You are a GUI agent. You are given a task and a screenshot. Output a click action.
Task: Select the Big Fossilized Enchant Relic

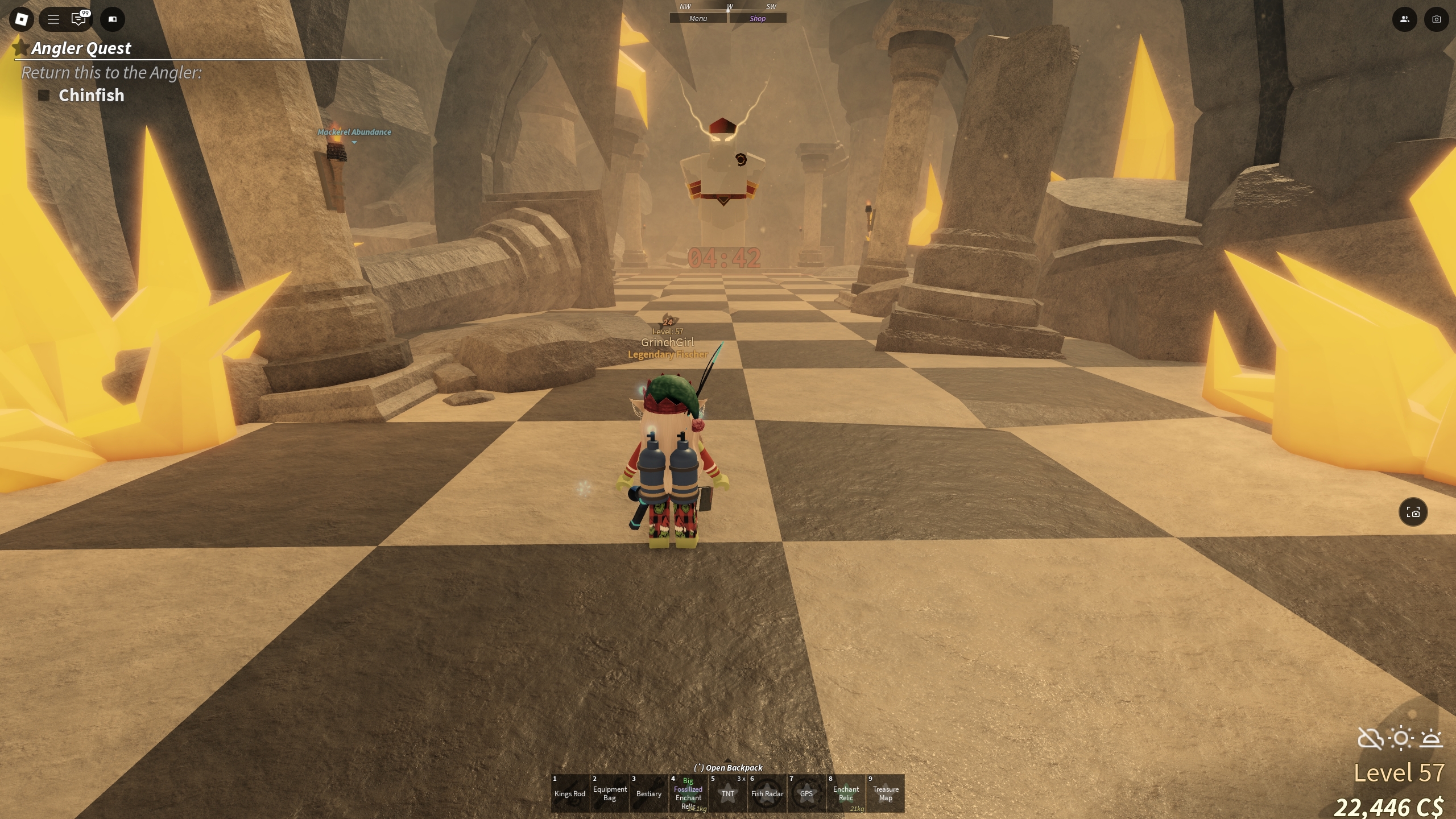688,793
